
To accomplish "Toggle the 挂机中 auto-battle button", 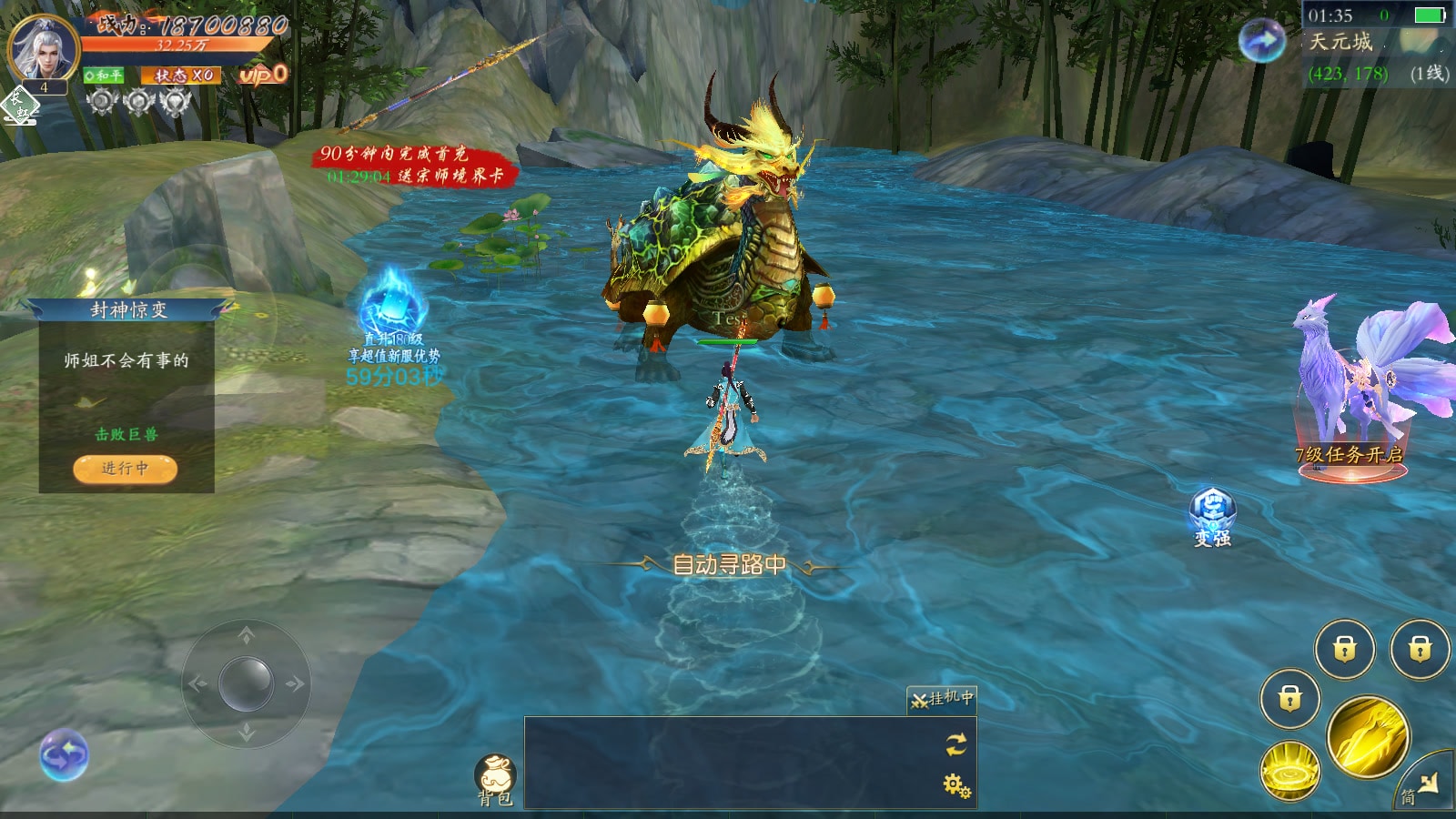I will tap(942, 699).
